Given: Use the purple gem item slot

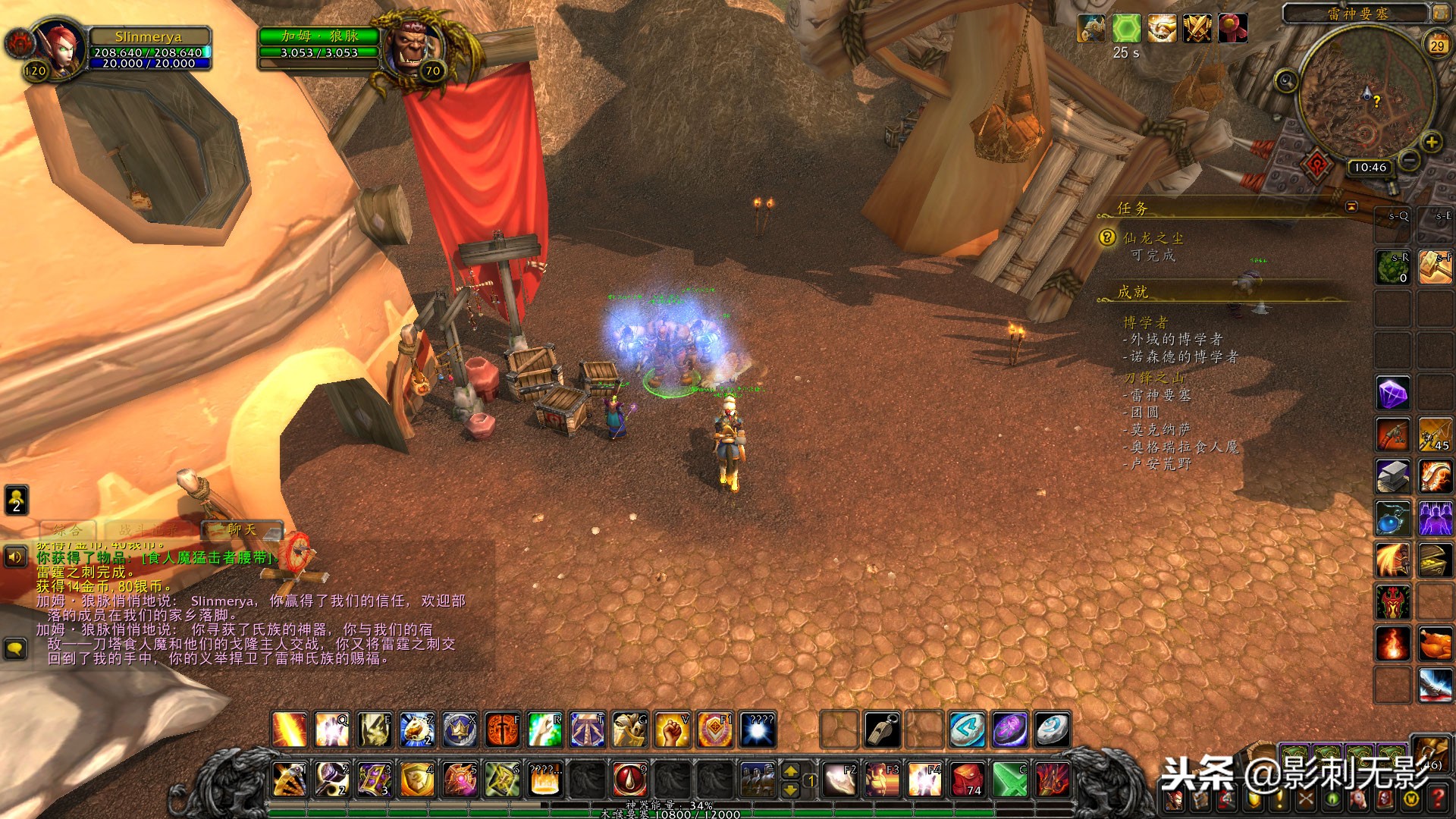Looking at the screenshot, I should pos(1393,394).
